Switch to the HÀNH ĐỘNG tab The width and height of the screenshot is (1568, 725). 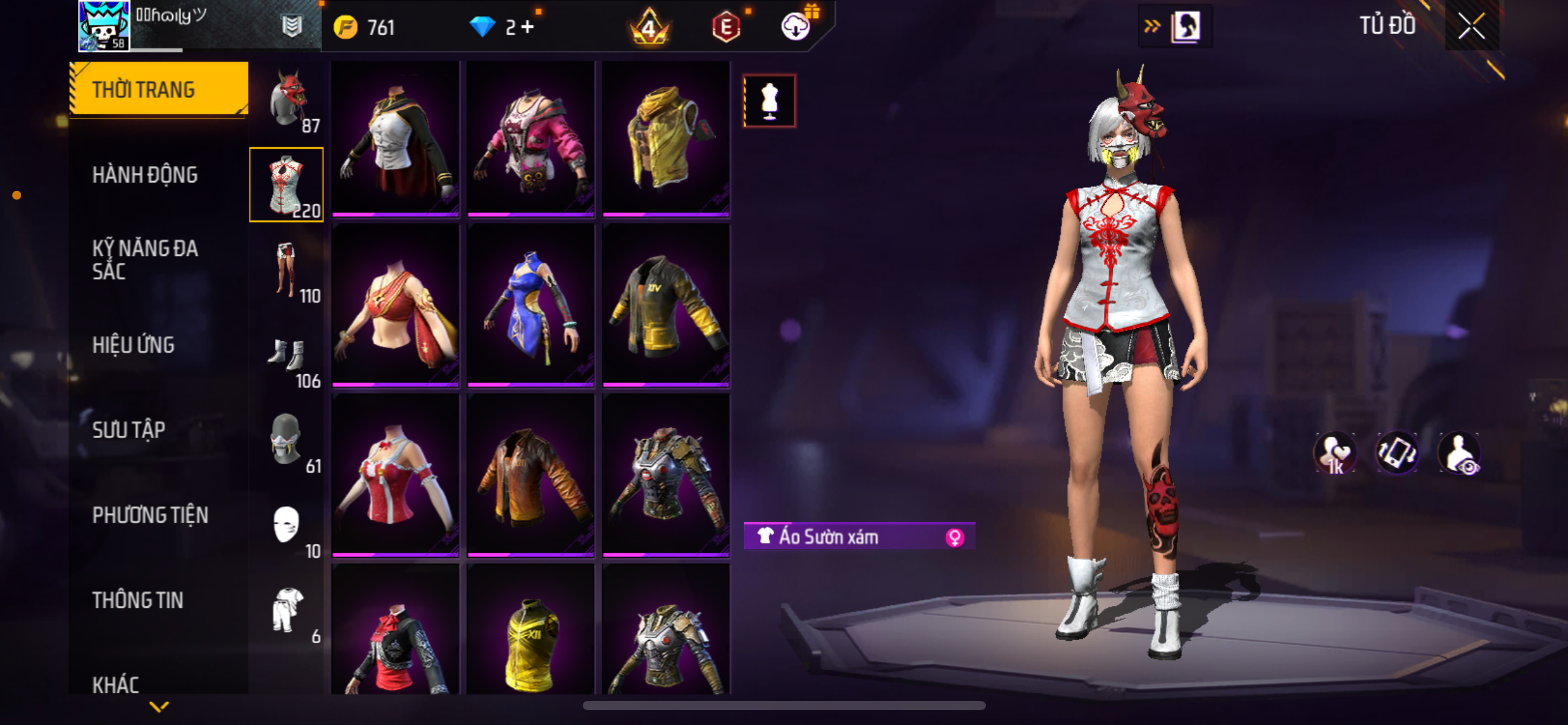[145, 175]
